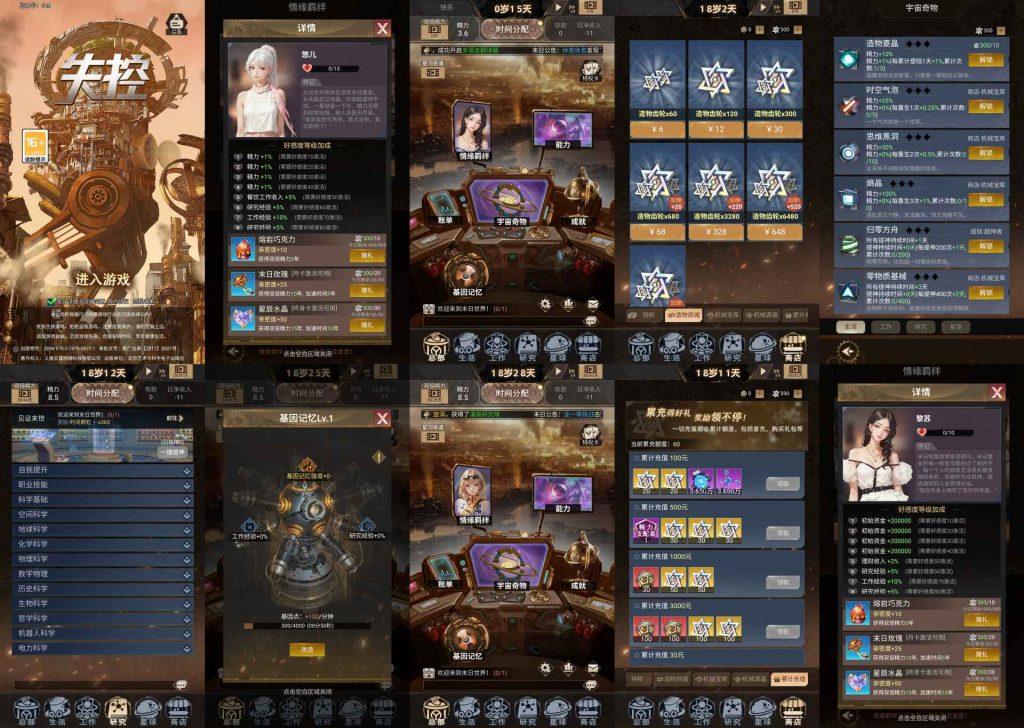Close the 基因记忆 Lv.1 window
This screenshot has height=728, width=1024.
[x=382, y=418]
